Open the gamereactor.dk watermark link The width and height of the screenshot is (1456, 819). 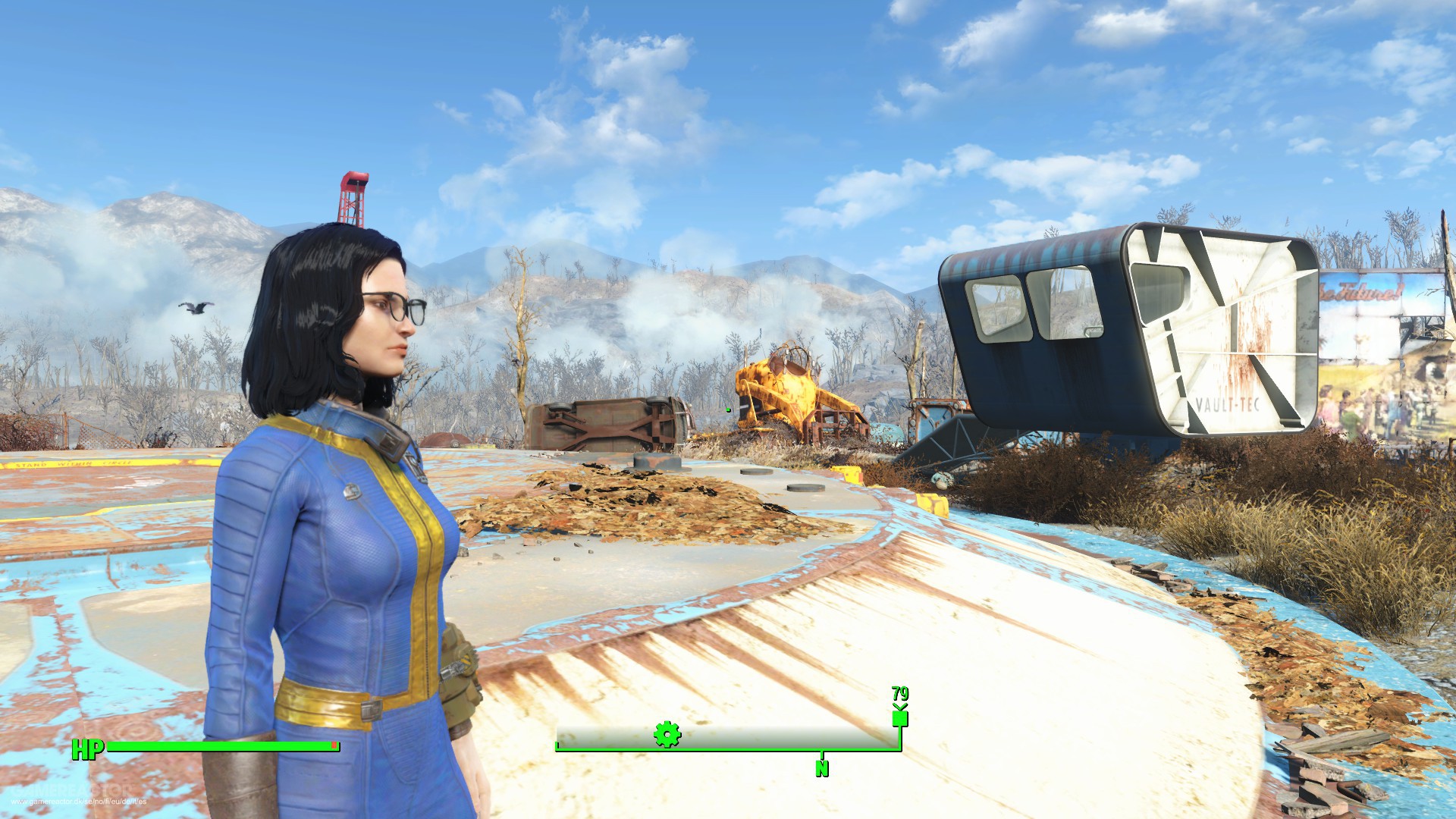tap(78, 802)
